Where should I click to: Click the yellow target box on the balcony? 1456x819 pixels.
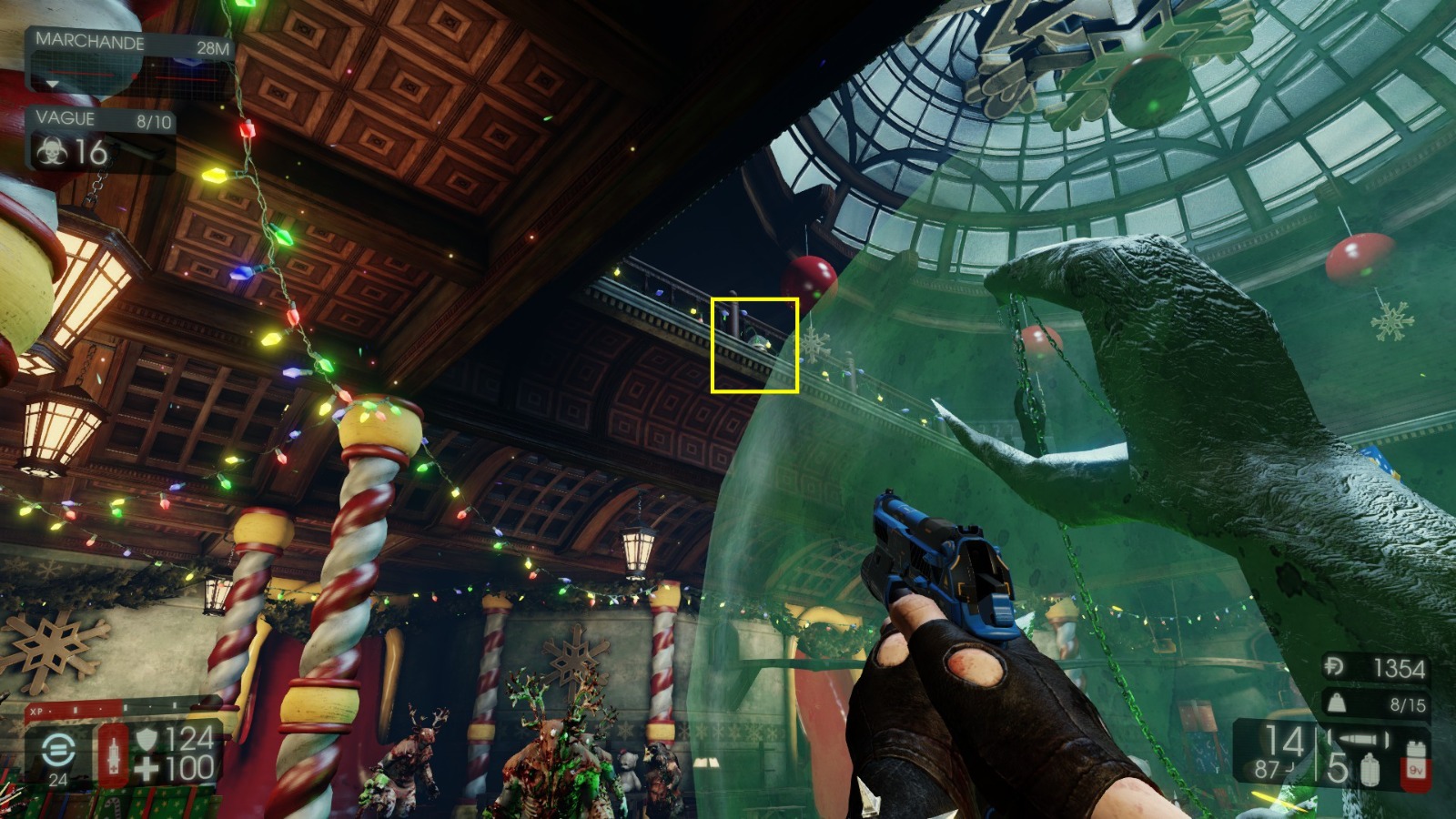[757, 344]
